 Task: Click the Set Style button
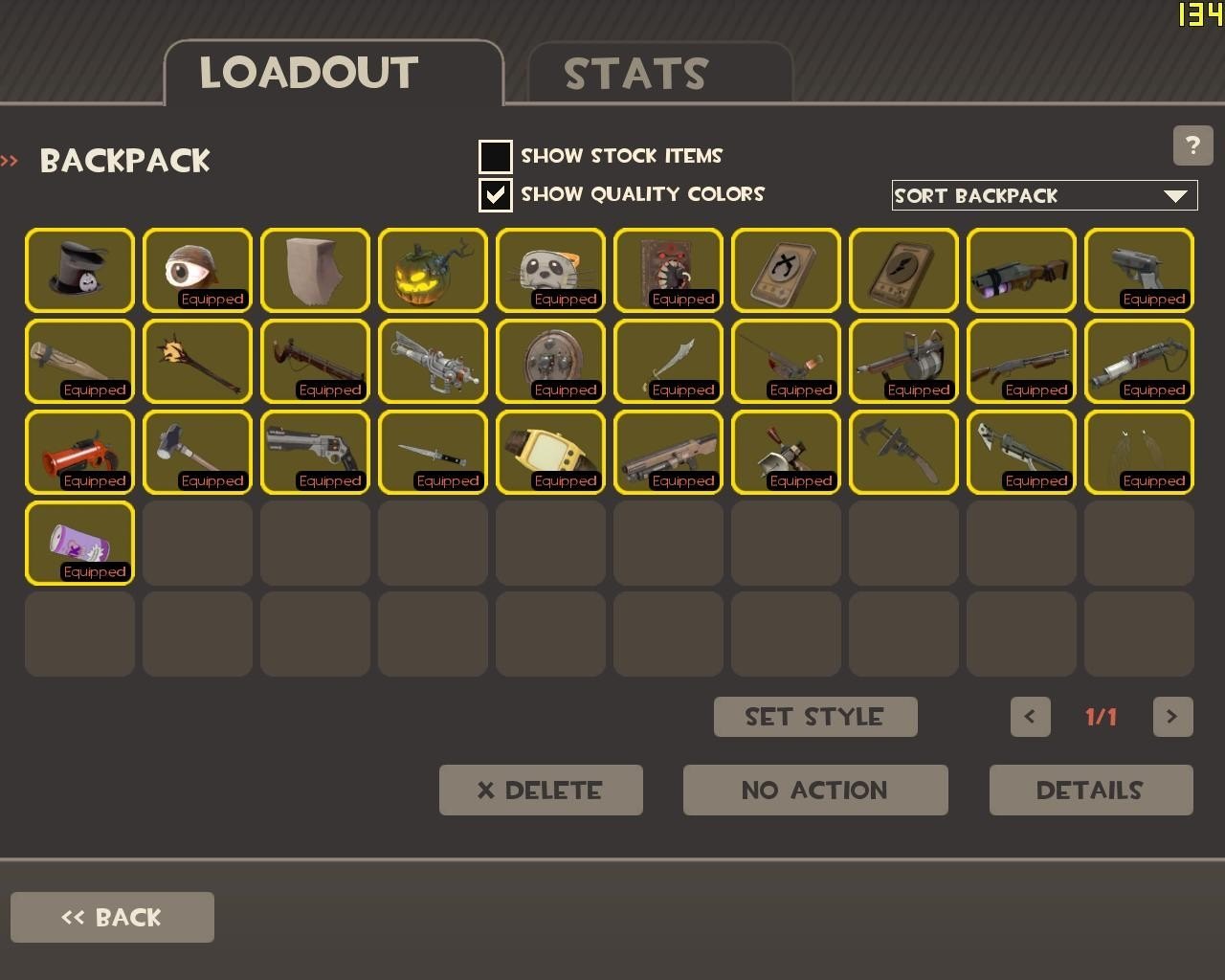coord(815,717)
